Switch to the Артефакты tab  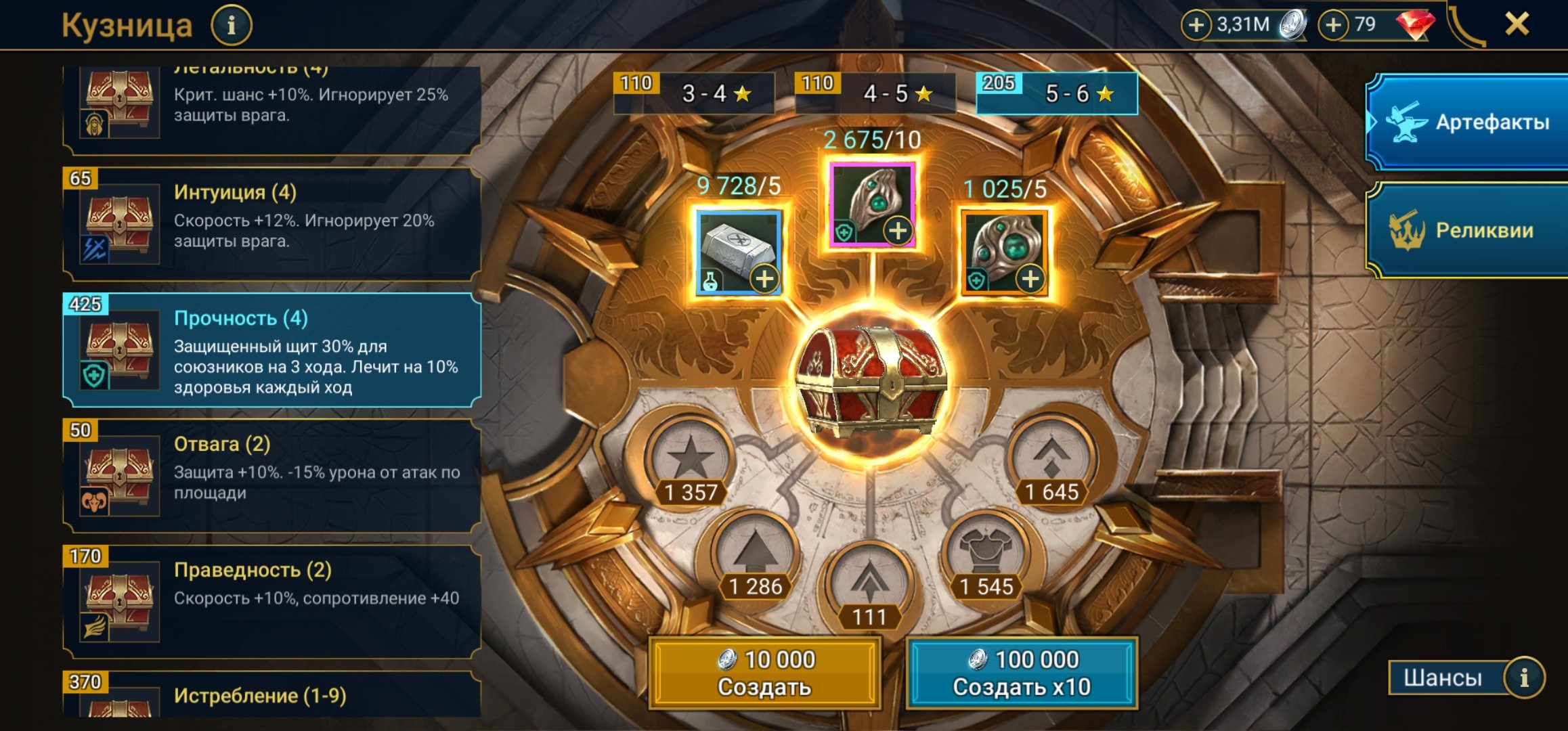click(1469, 123)
